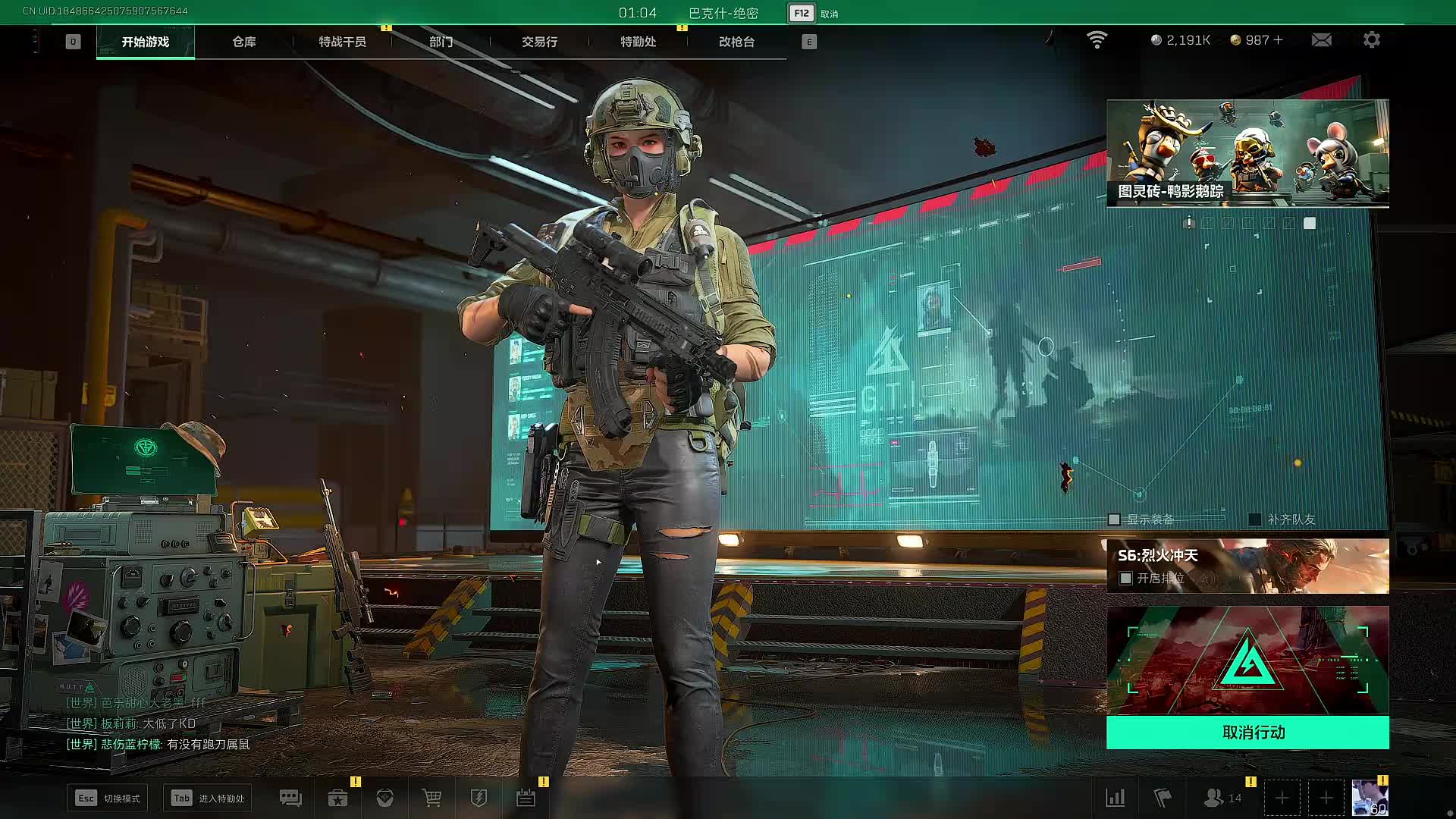Open the mail envelope icon
Viewport: 1456px width, 819px height.
[1321, 40]
